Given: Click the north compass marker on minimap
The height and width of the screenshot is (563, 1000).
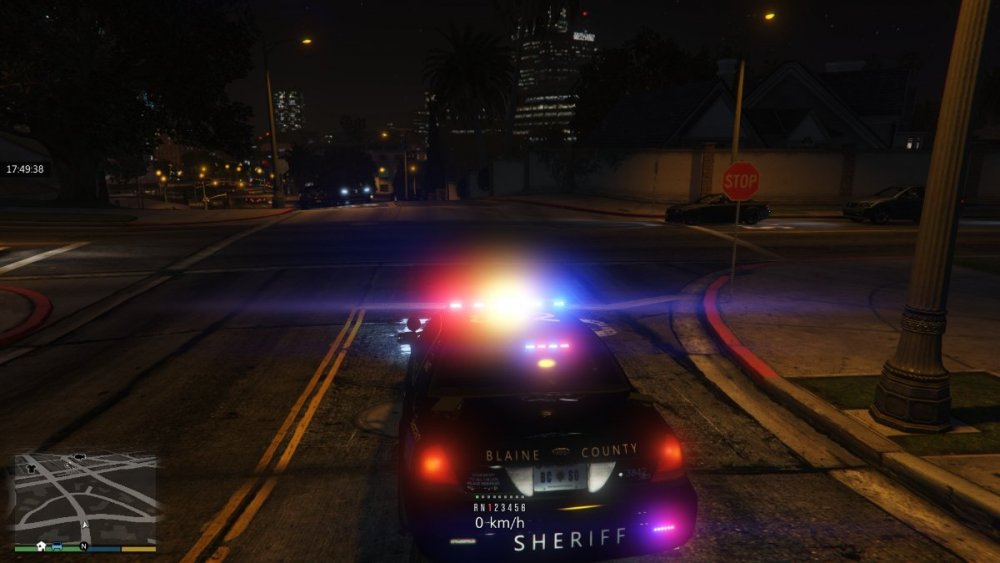Looking at the screenshot, I should pyautogui.click(x=84, y=546).
